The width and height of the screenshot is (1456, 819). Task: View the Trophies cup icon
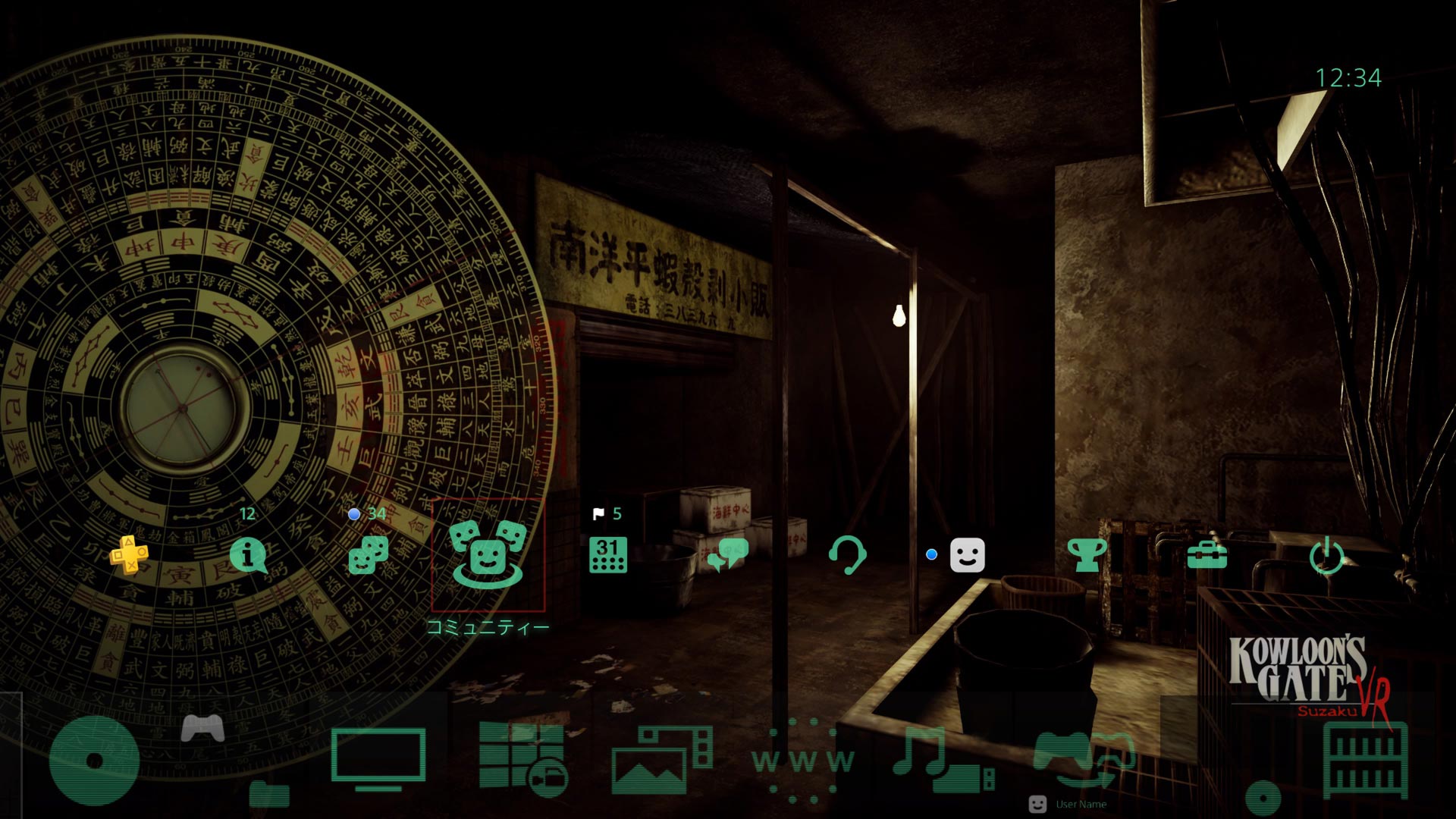[x=1087, y=555]
